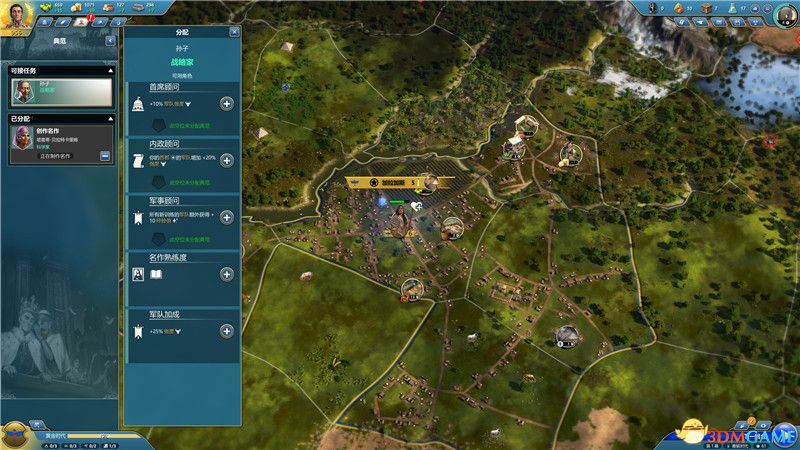Assign 孙子 as 军事顾问 with plus
The height and width of the screenshot is (450, 800).
[227, 217]
